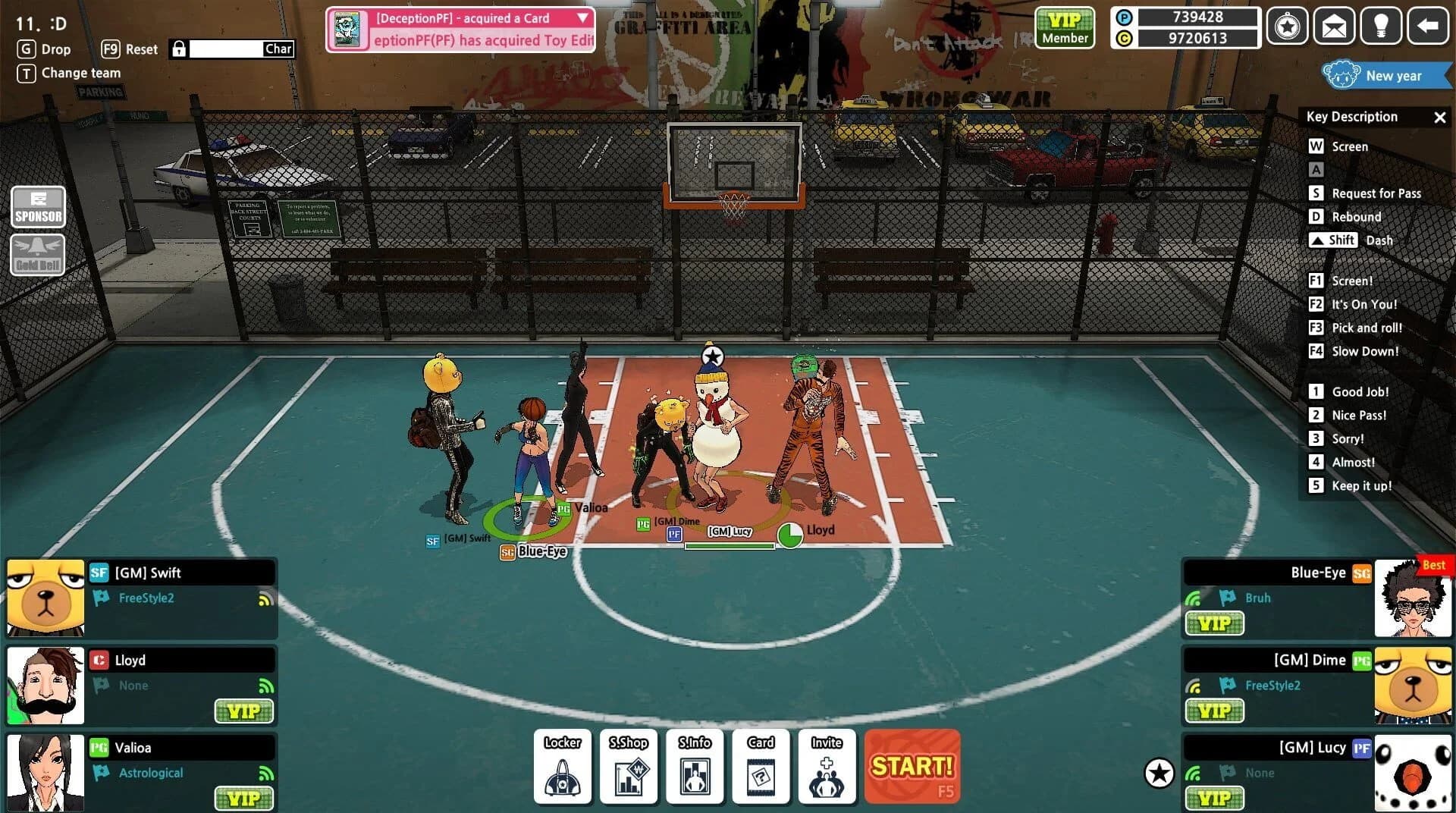The image size is (1456, 813).
Task: Open the Invite player panel
Action: pos(827,766)
